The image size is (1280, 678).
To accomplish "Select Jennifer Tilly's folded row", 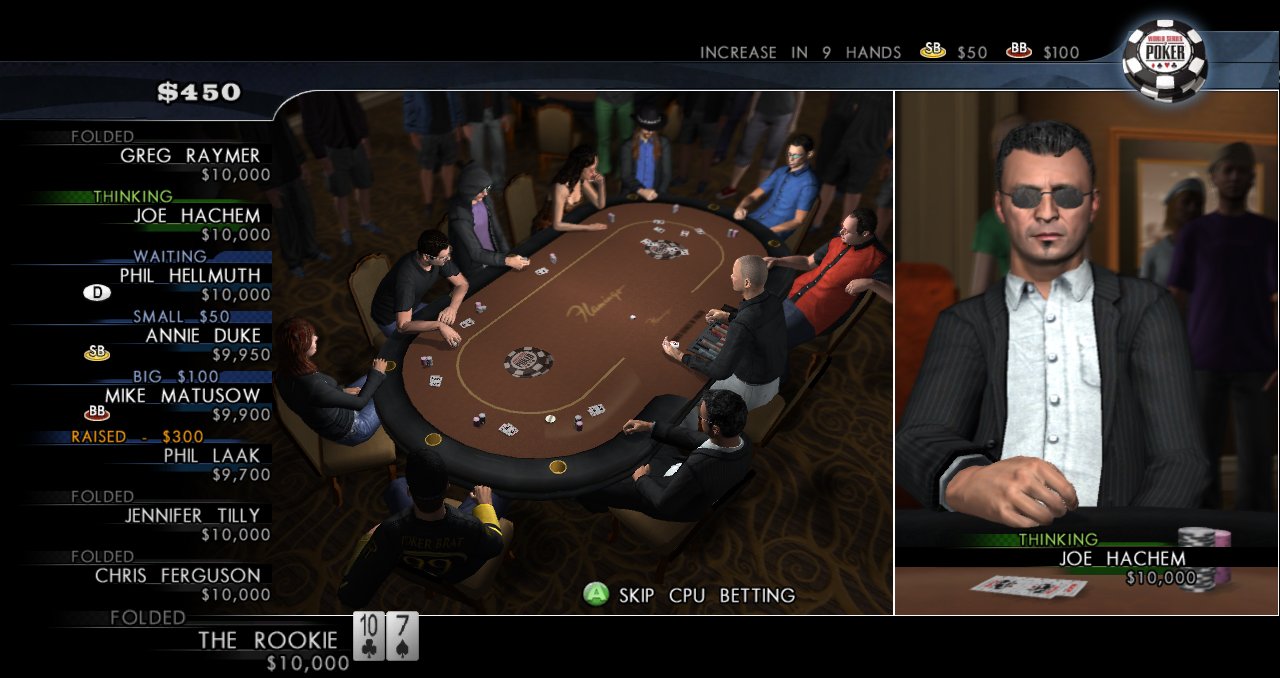I will [x=192, y=516].
